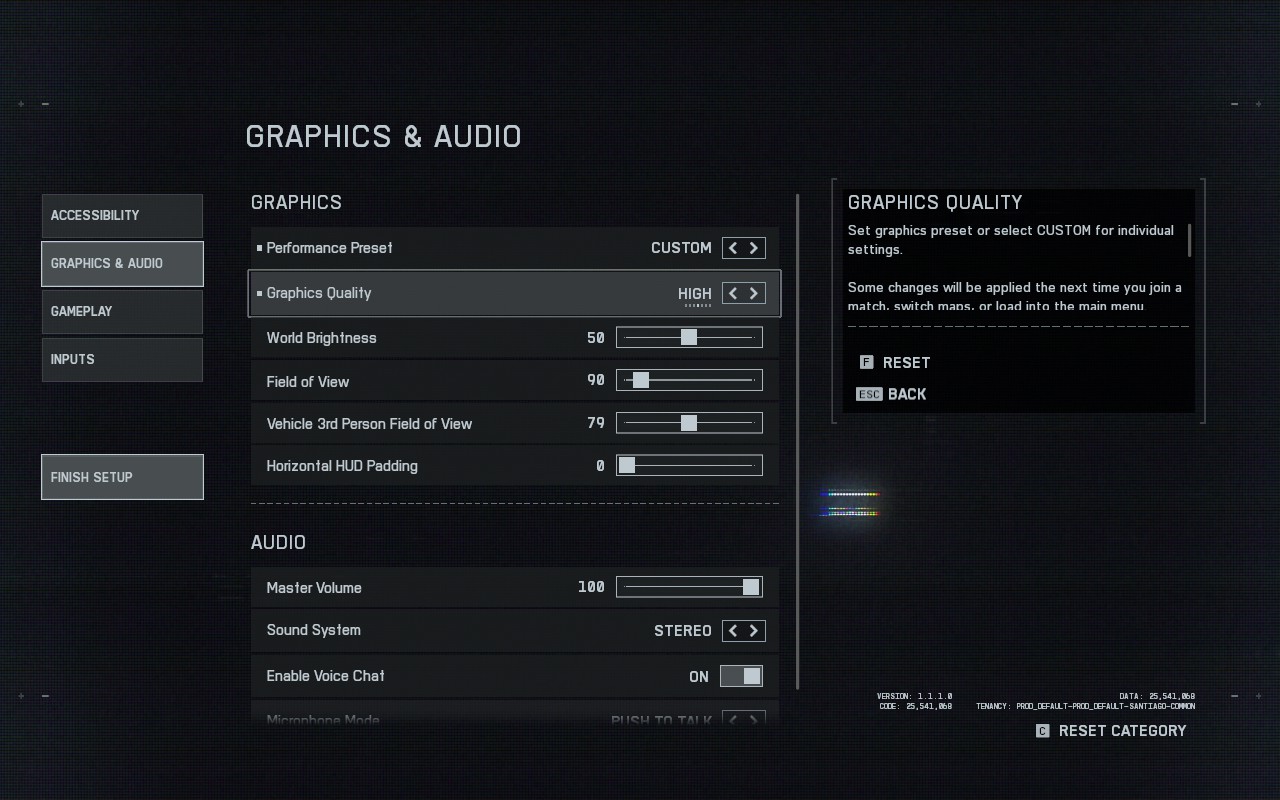Adjust the Field of View slider
Image resolution: width=1280 pixels, height=800 pixels.
pos(689,380)
